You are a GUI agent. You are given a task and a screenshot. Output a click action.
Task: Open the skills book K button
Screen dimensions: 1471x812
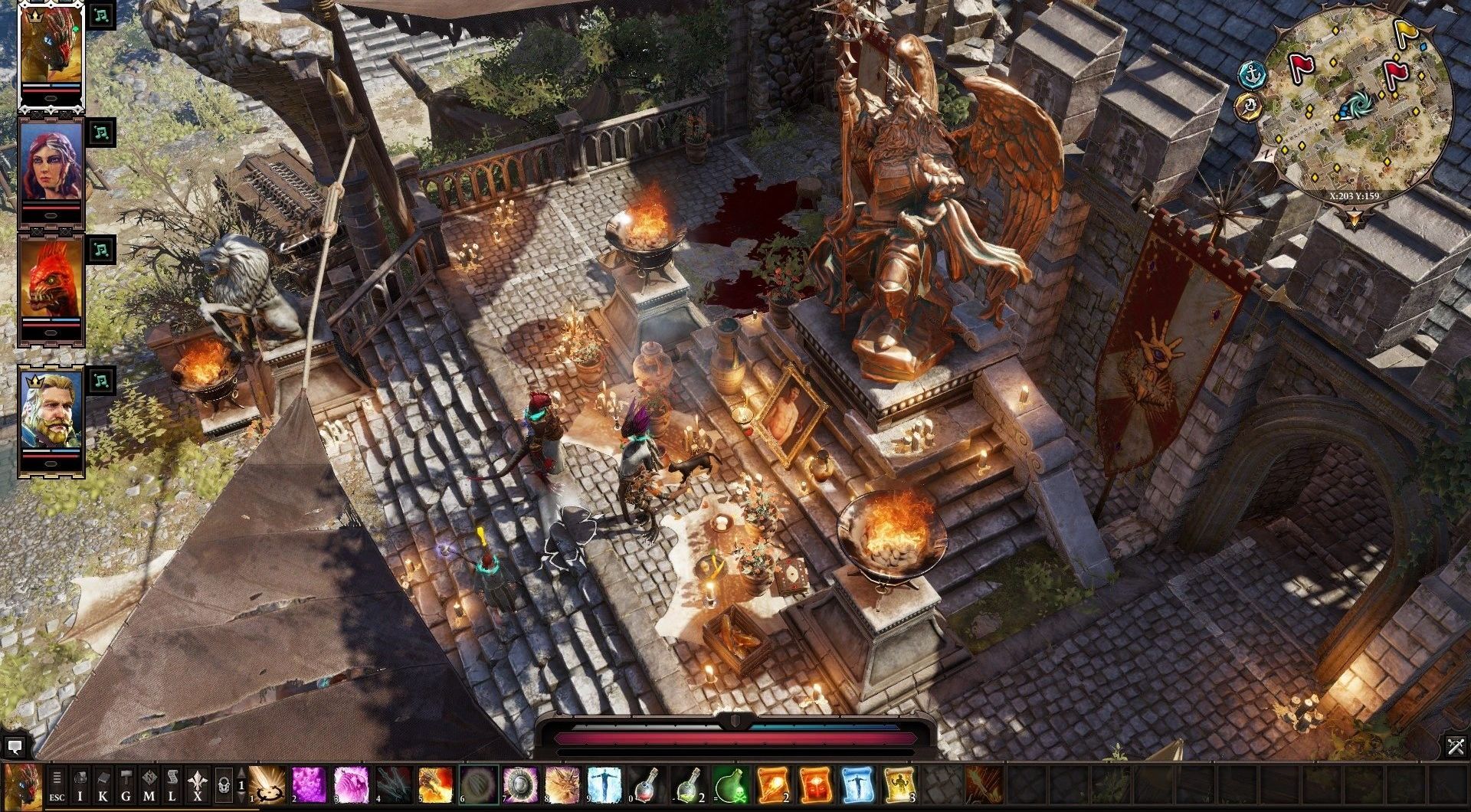pyautogui.click(x=103, y=786)
